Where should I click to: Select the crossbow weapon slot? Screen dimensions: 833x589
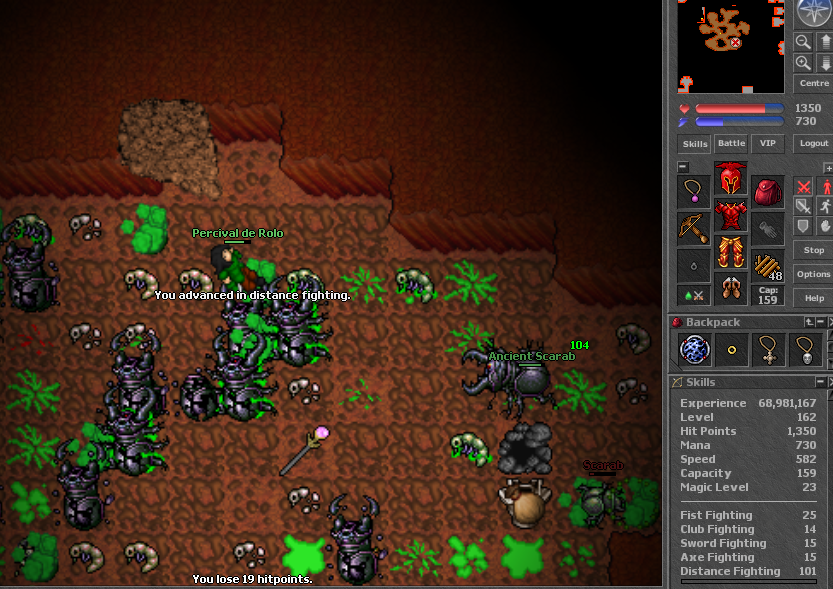pyautogui.click(x=693, y=228)
